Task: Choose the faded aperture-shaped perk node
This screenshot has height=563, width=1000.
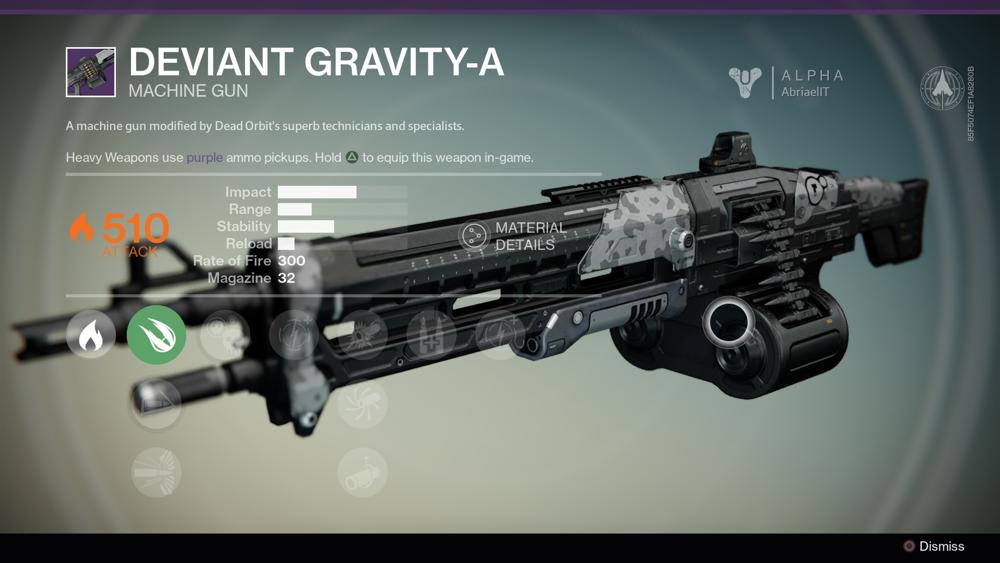Action: click(362, 404)
